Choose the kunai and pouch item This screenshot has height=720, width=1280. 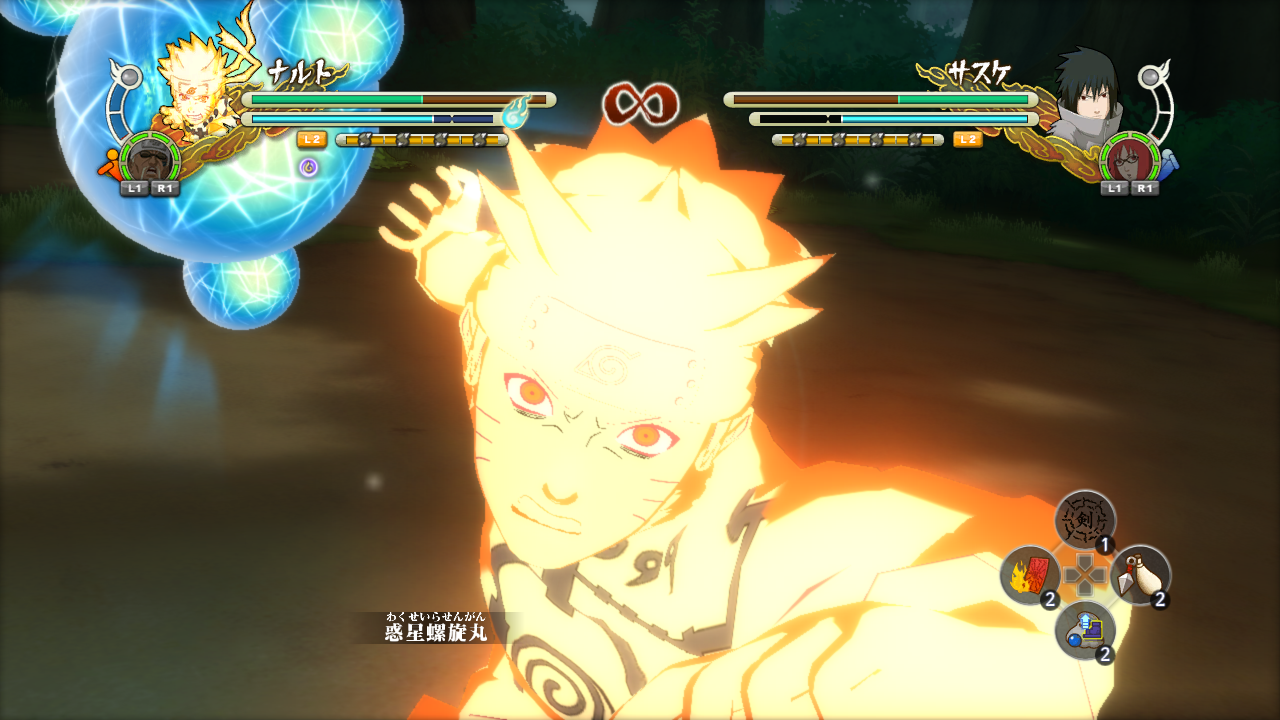pos(1140,575)
